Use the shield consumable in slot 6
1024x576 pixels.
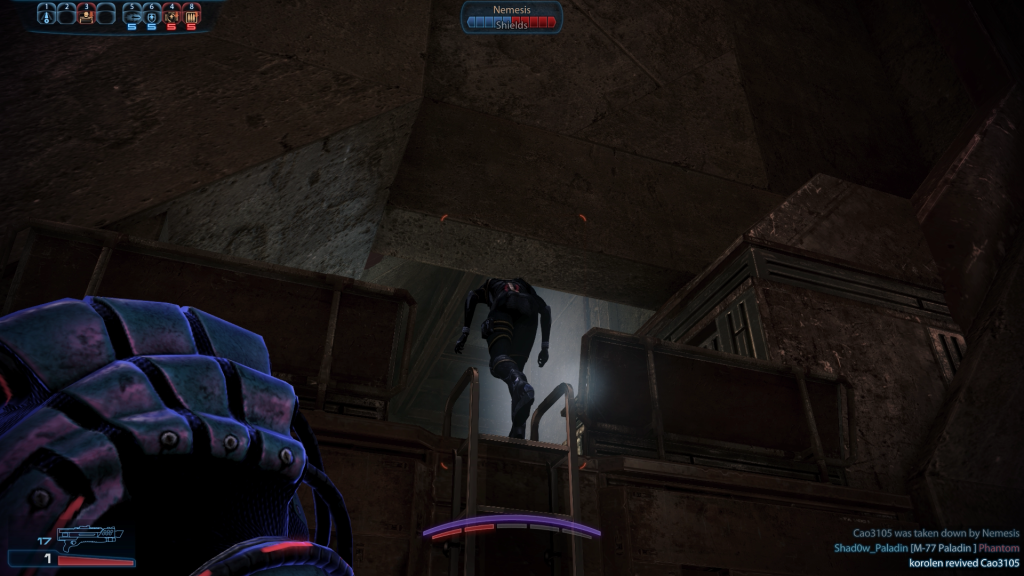point(152,16)
